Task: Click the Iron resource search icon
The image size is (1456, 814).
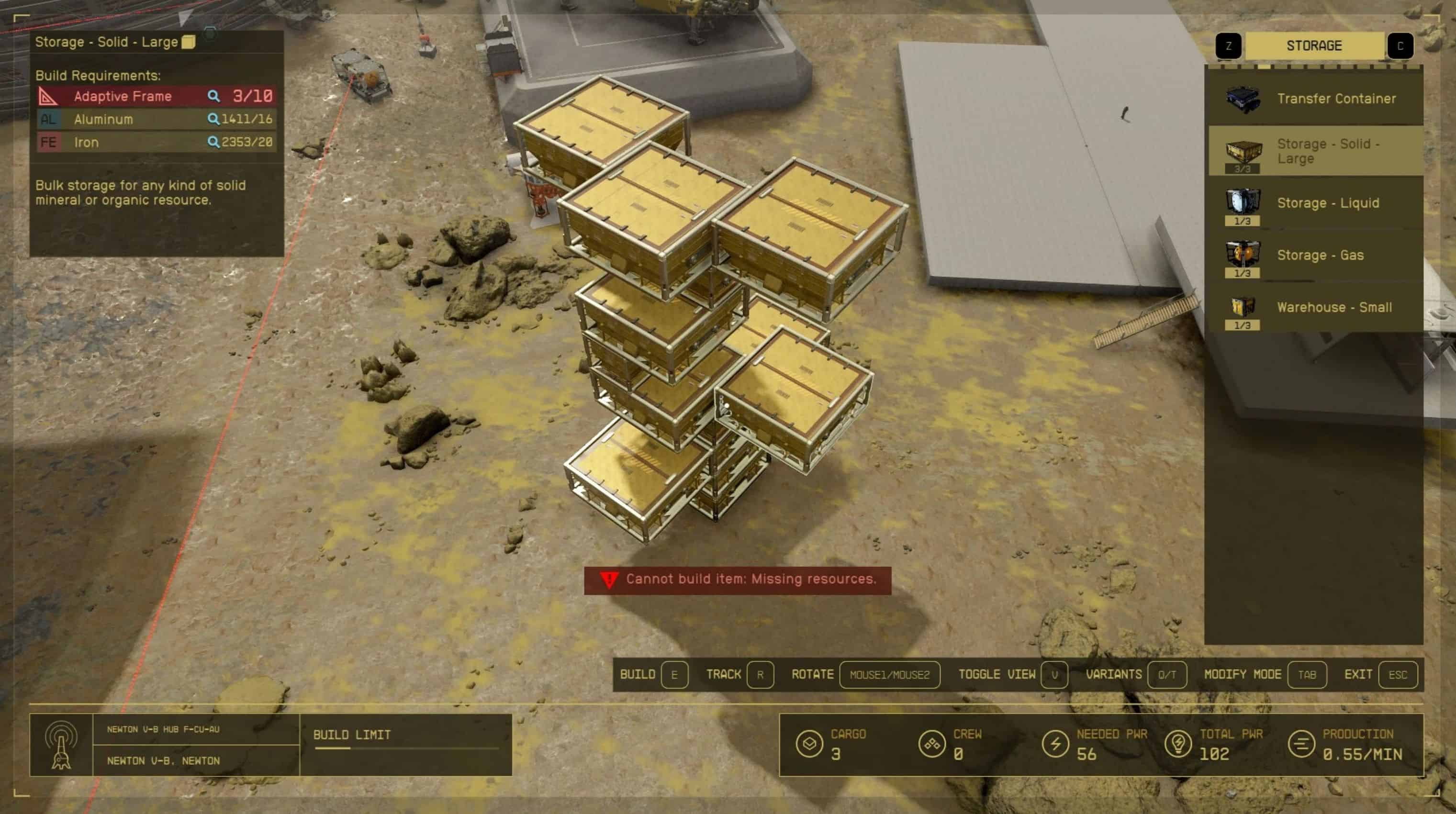Action: (213, 143)
